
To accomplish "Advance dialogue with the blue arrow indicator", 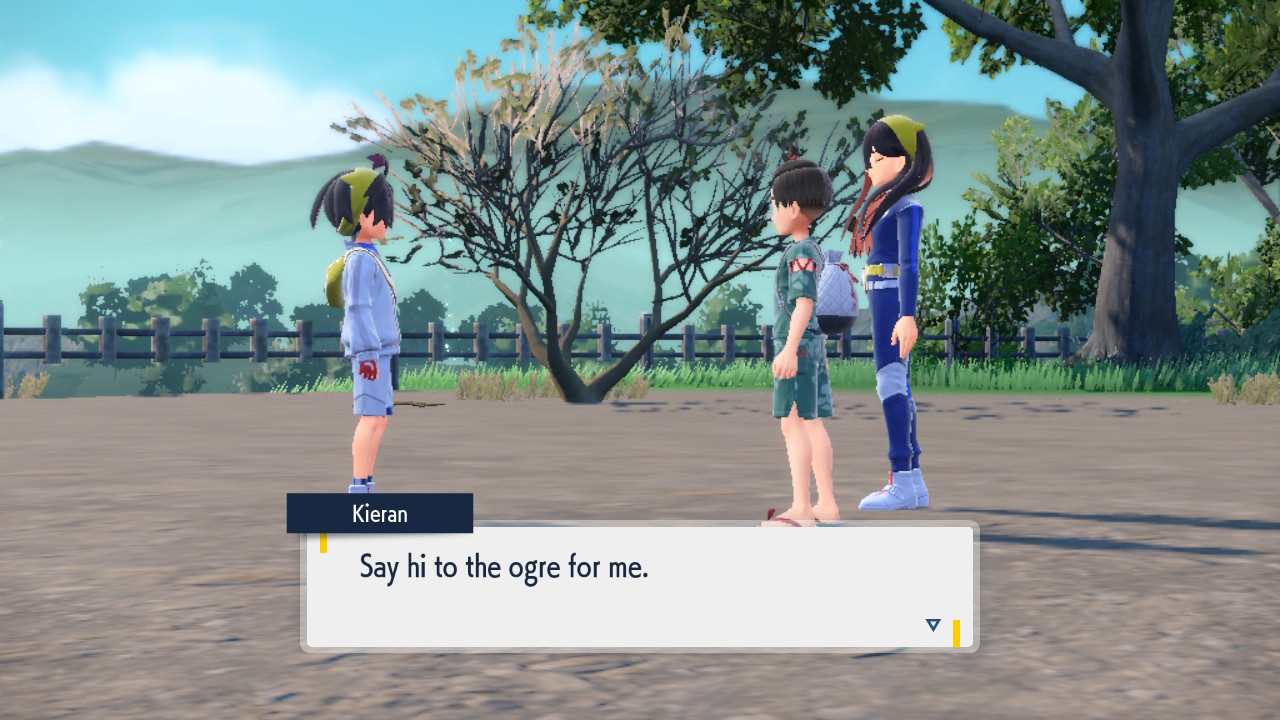I will [x=933, y=625].
